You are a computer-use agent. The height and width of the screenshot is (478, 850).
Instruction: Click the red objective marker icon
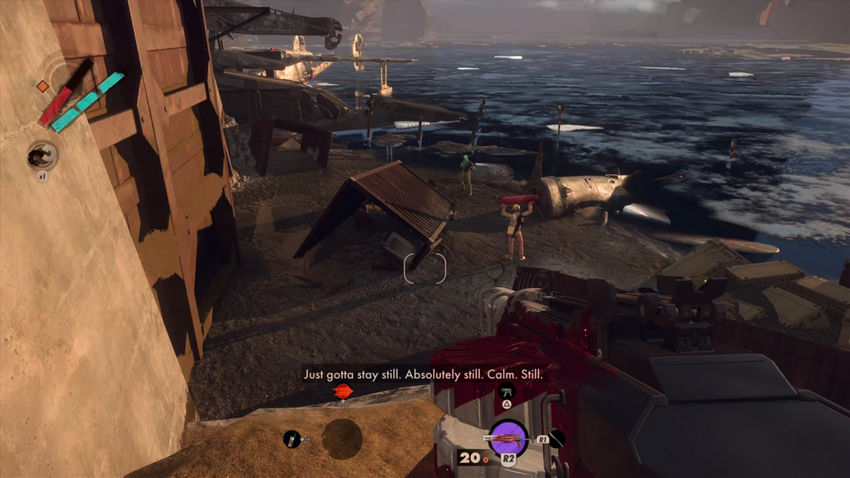[x=342, y=391]
